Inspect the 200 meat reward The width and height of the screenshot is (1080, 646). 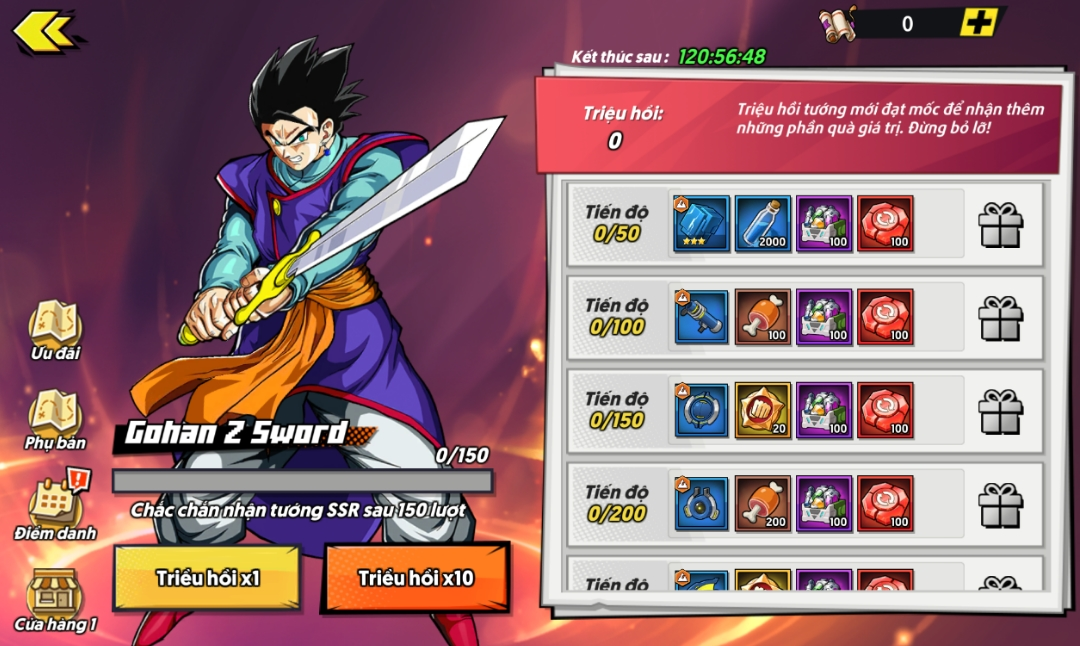763,503
